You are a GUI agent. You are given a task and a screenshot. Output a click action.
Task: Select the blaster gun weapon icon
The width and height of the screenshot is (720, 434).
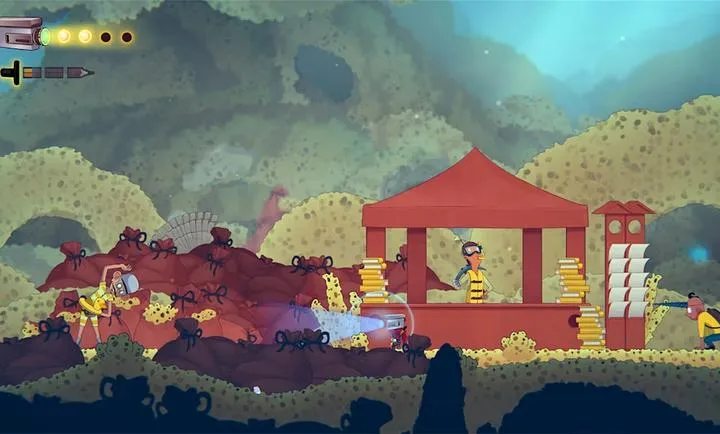22,34
